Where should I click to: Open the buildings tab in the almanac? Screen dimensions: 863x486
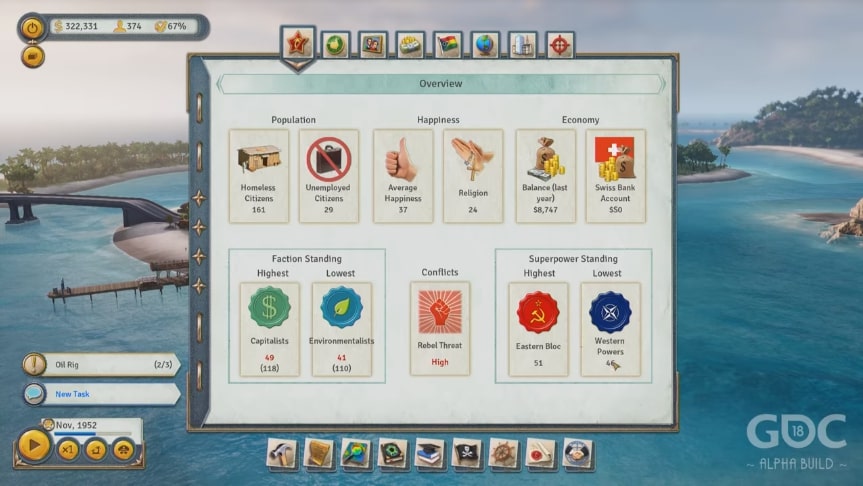pos(522,45)
